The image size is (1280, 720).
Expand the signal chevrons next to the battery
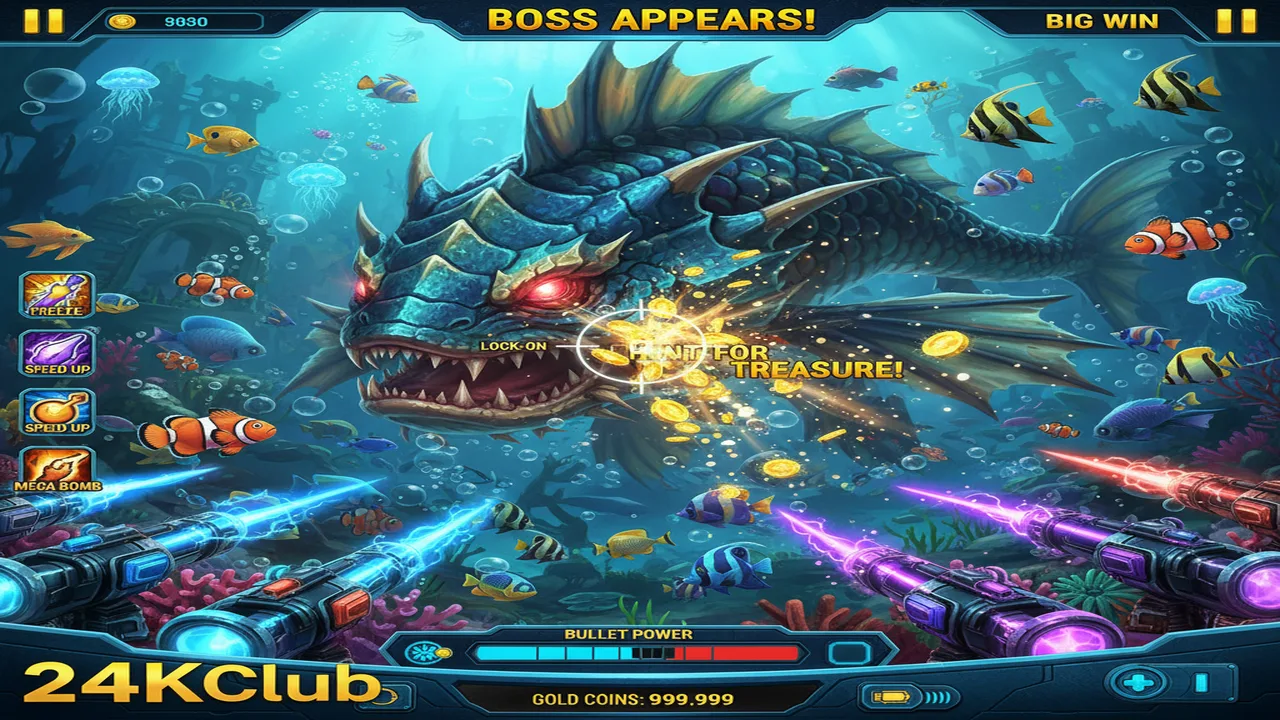[936, 696]
